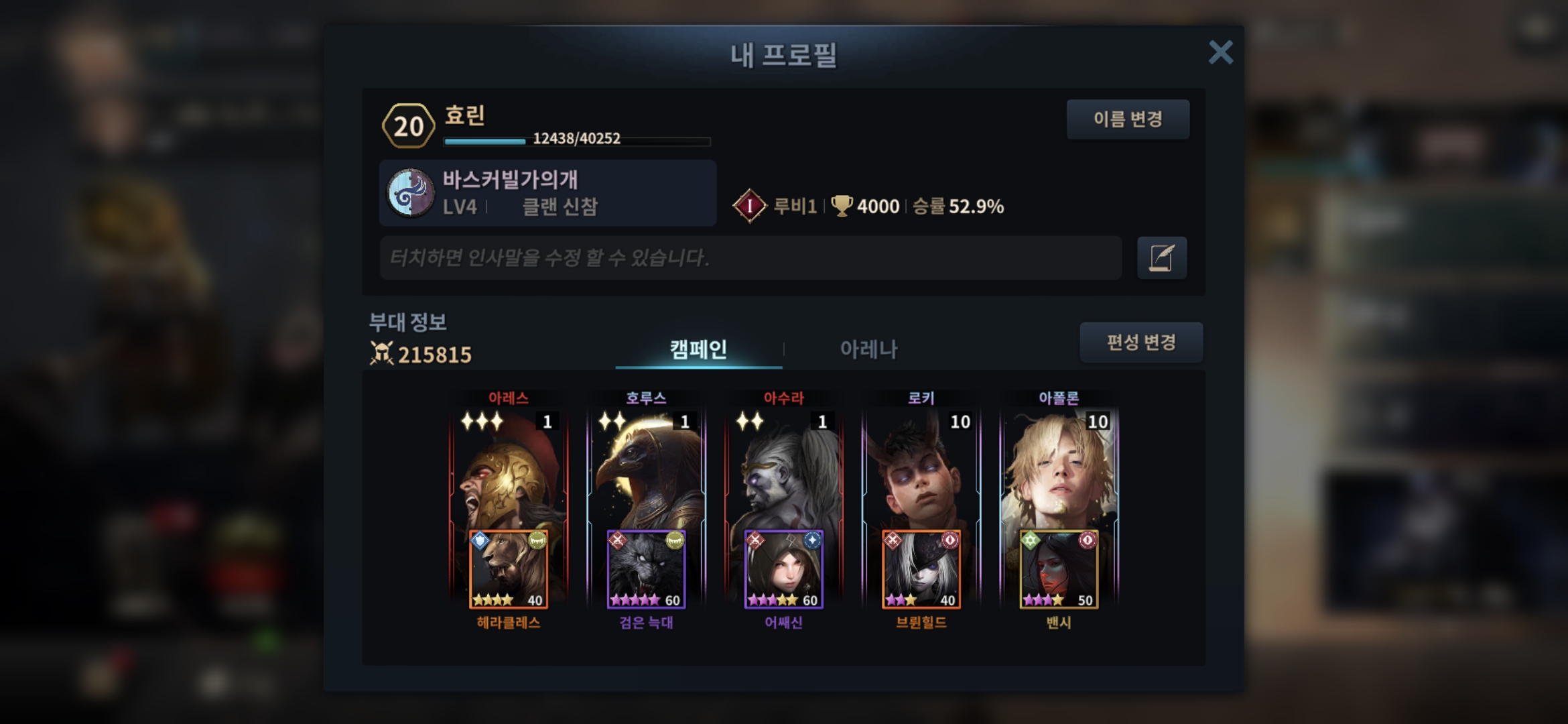Open the 바스커빌가의개 clan panel
The width and height of the screenshot is (1568, 724).
click(x=547, y=193)
